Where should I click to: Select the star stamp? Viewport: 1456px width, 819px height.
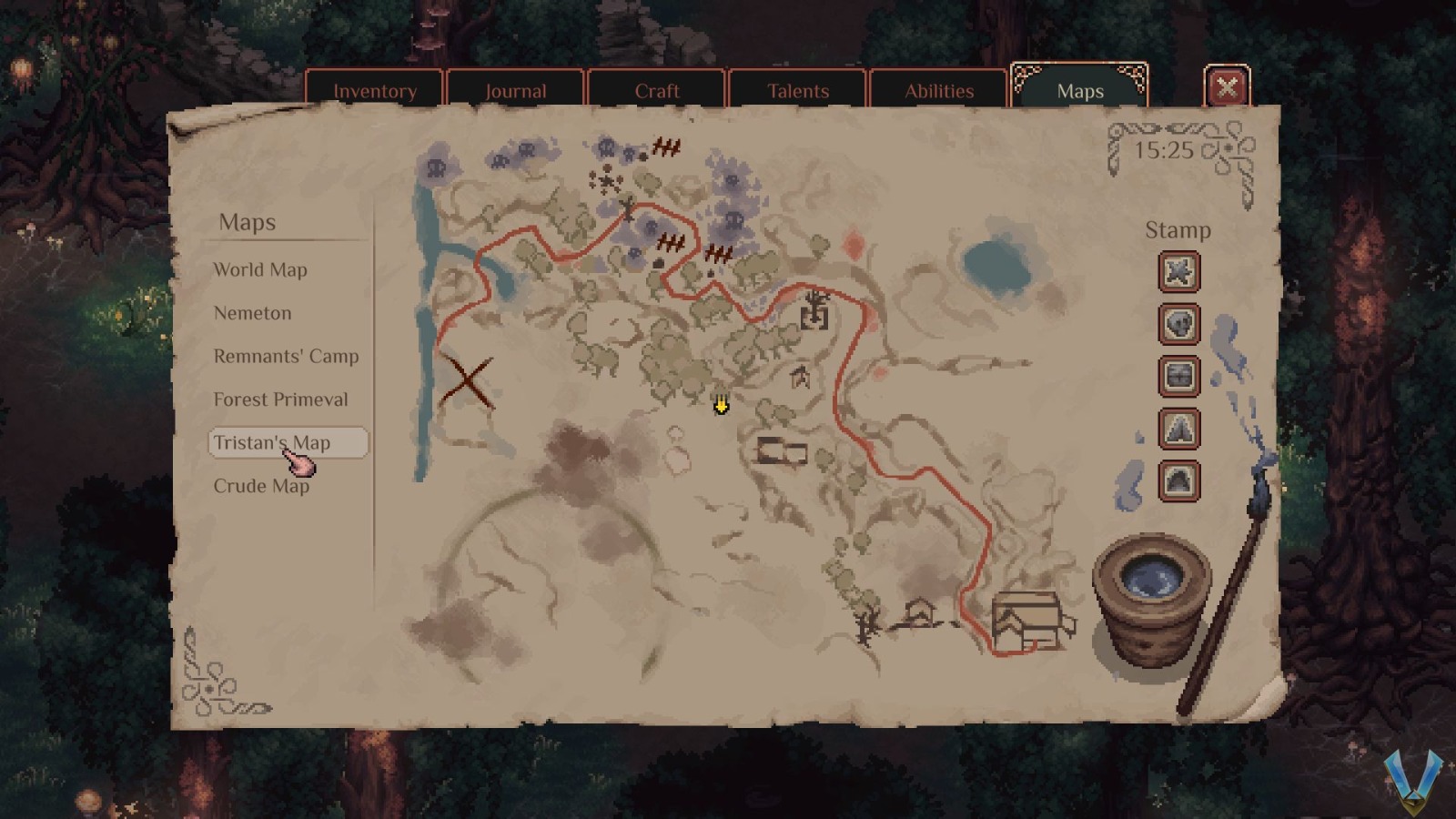(x=1178, y=272)
